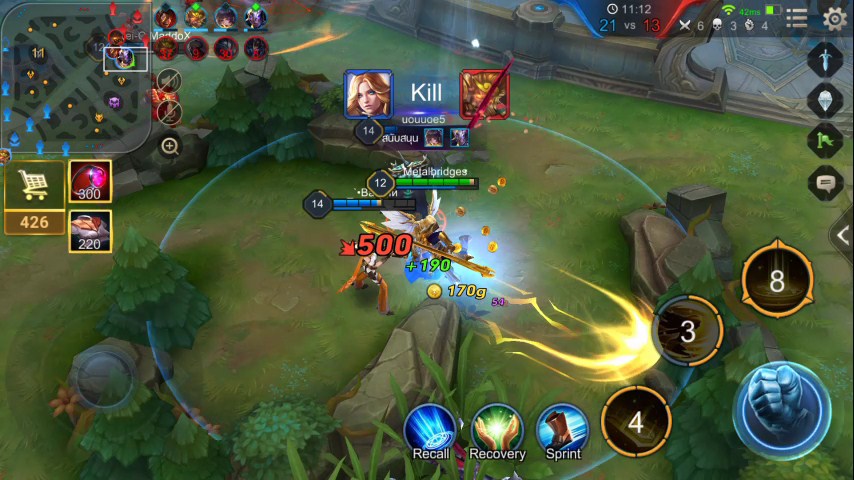Image resolution: width=854 pixels, height=480 pixels.
Task: Activate the Sprint talent
Action: click(563, 432)
